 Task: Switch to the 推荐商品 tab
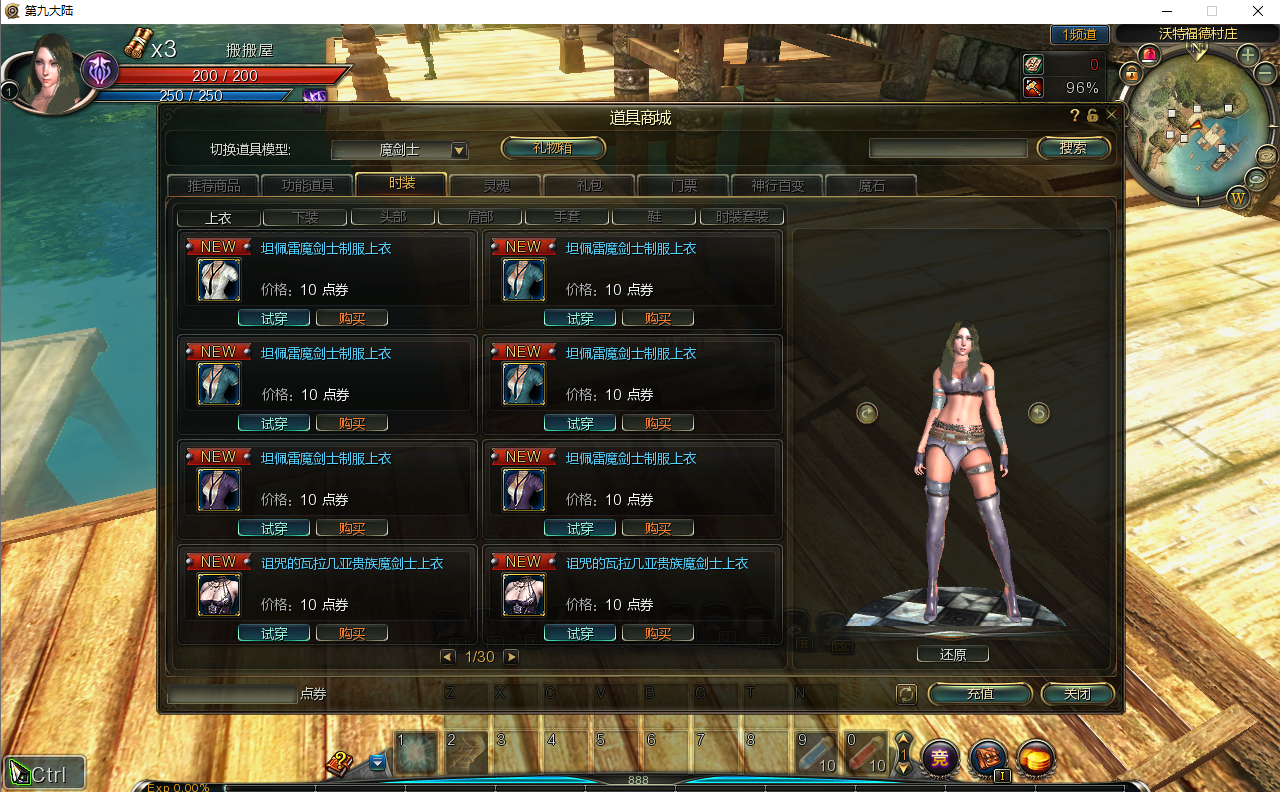pyautogui.click(x=214, y=185)
